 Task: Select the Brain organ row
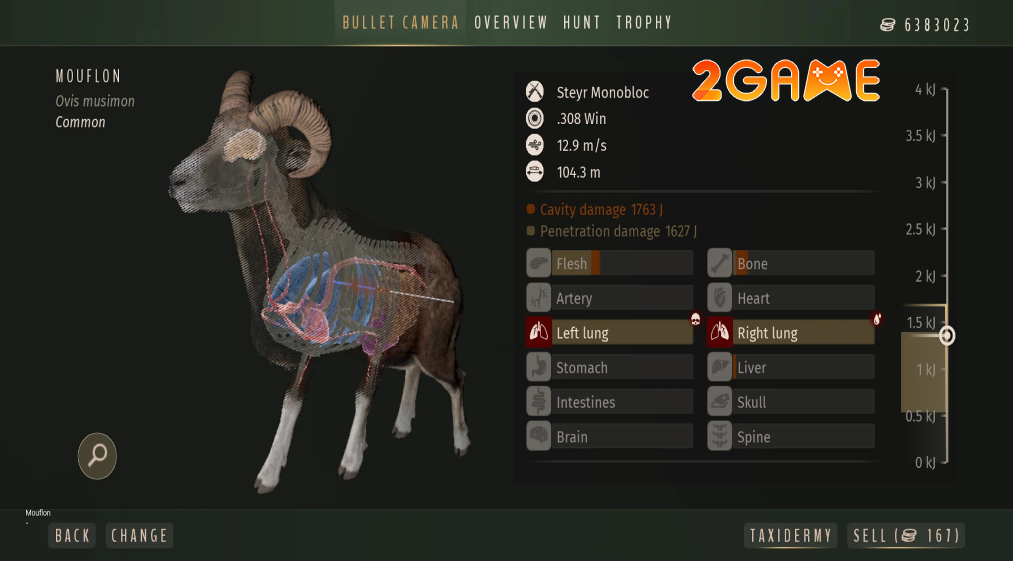tap(609, 437)
